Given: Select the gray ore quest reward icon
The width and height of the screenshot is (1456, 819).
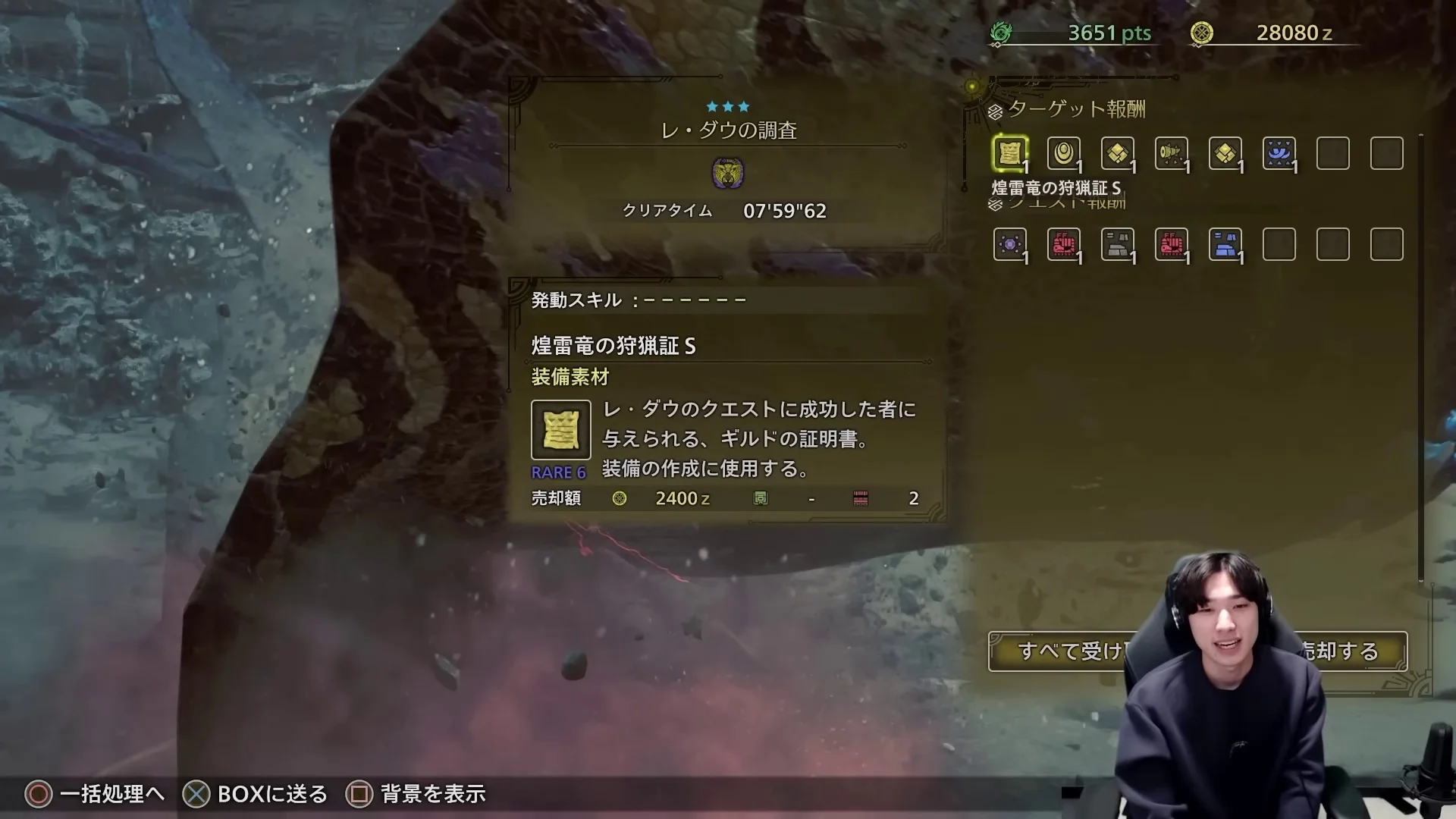Looking at the screenshot, I should coord(1117,244).
